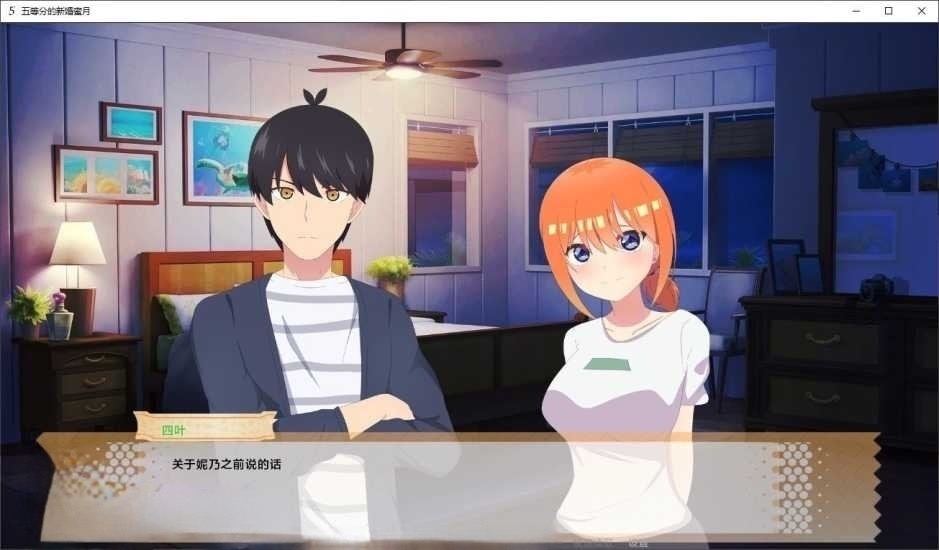This screenshot has height=550, width=939.
Task: Open the 设置 quick menu entry
Action: pos(636,545)
